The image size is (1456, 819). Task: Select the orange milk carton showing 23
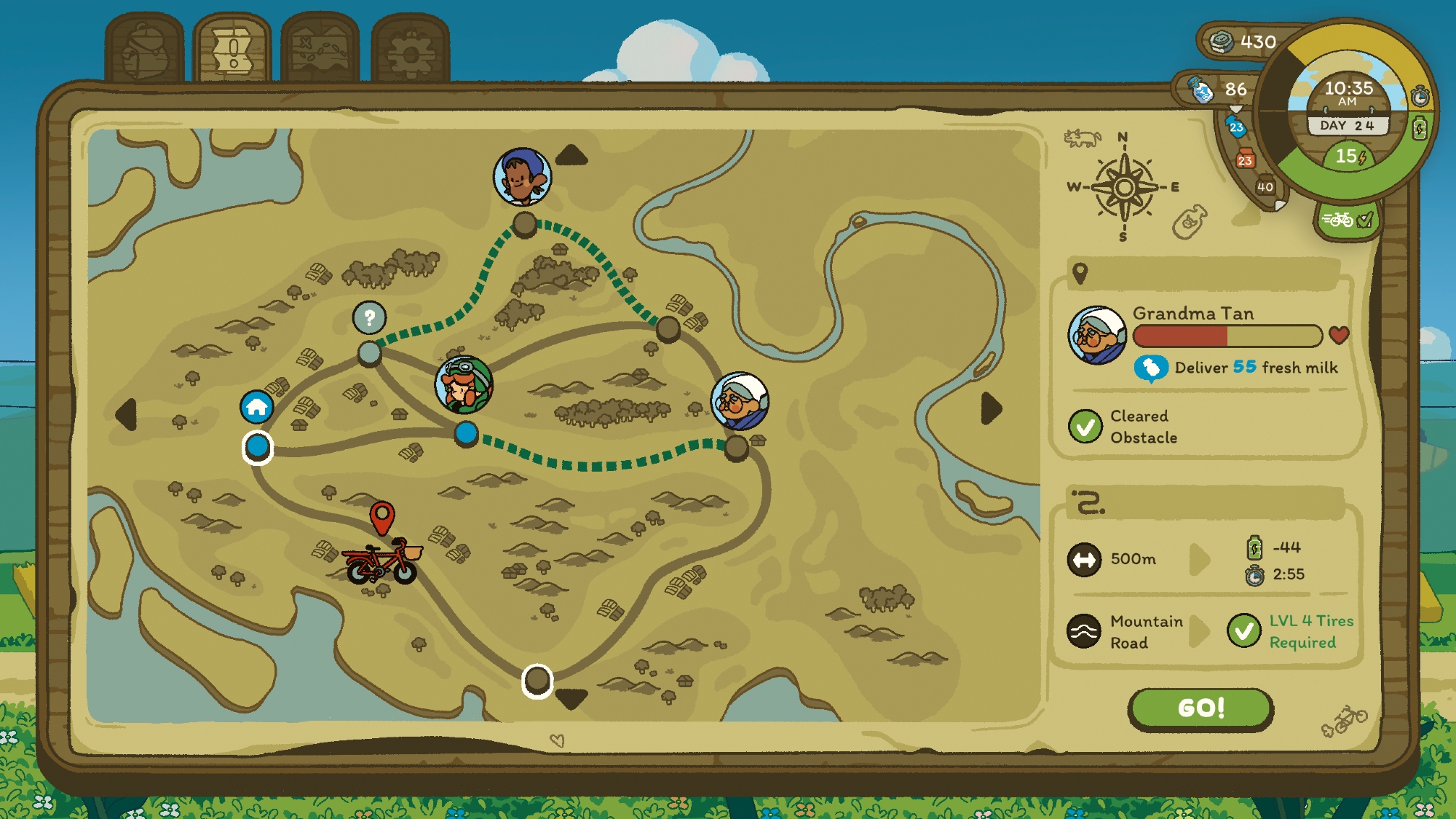click(1245, 159)
